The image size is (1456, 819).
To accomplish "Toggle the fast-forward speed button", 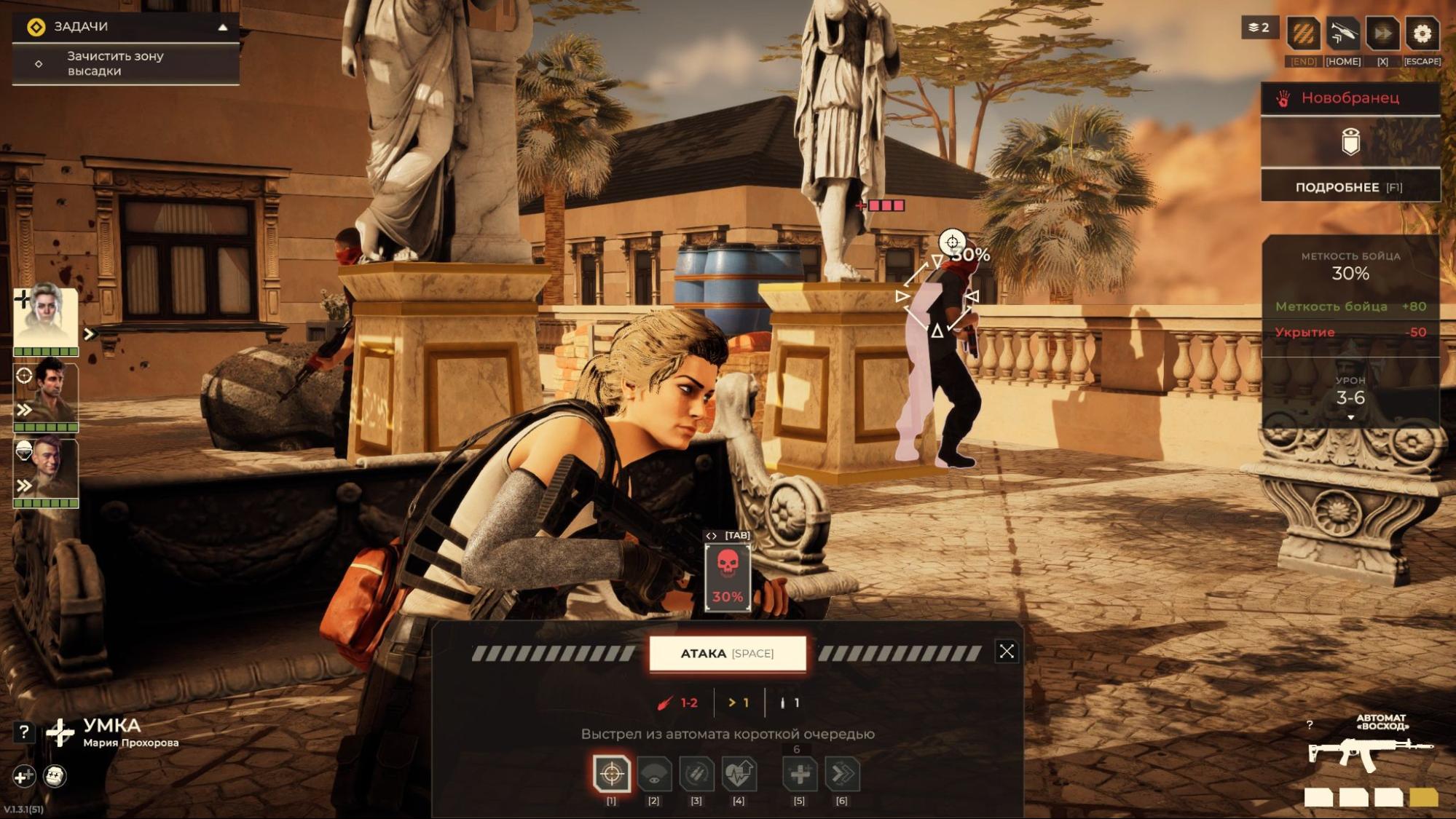I will [x=1382, y=33].
